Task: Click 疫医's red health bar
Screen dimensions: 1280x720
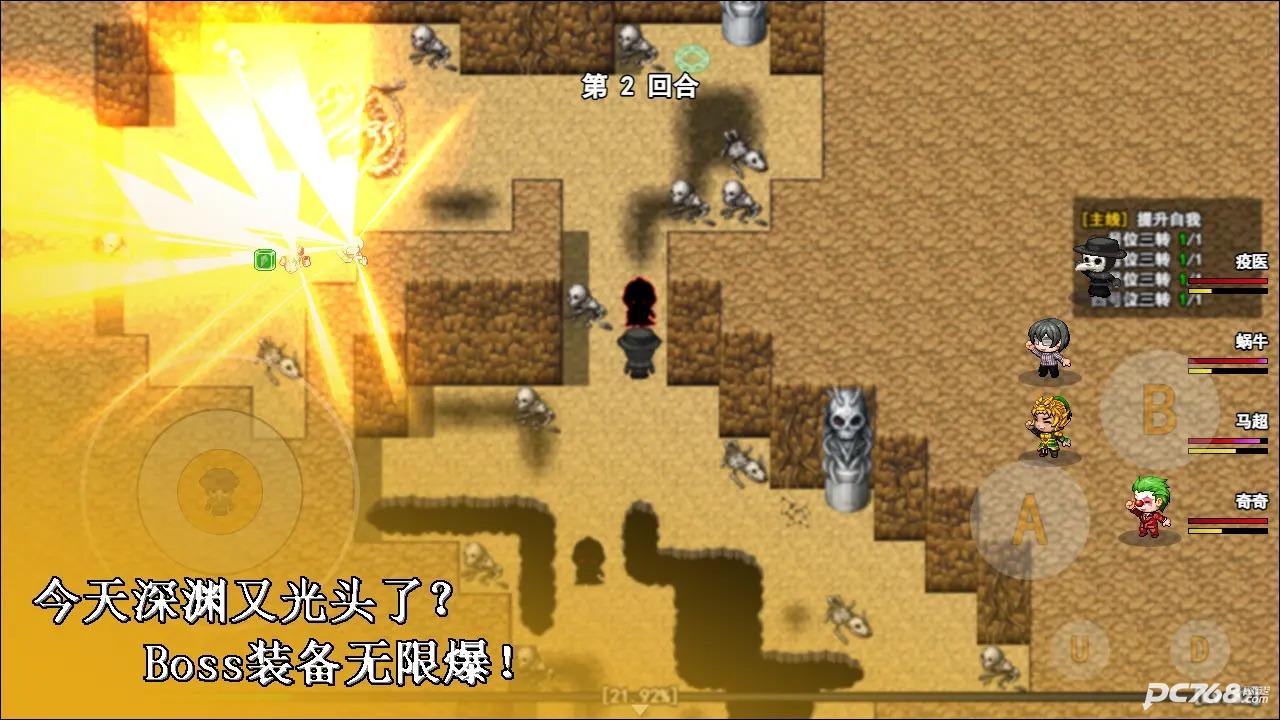Action: pyautogui.click(x=1227, y=280)
